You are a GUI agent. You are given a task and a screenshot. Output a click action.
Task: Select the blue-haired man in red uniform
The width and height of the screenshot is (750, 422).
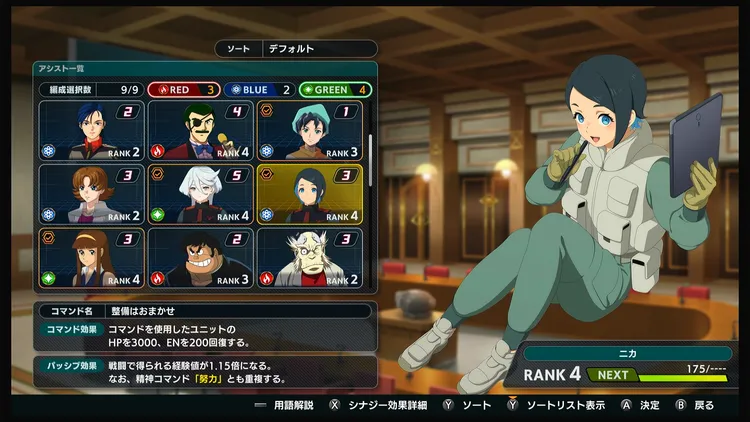tap(92, 131)
